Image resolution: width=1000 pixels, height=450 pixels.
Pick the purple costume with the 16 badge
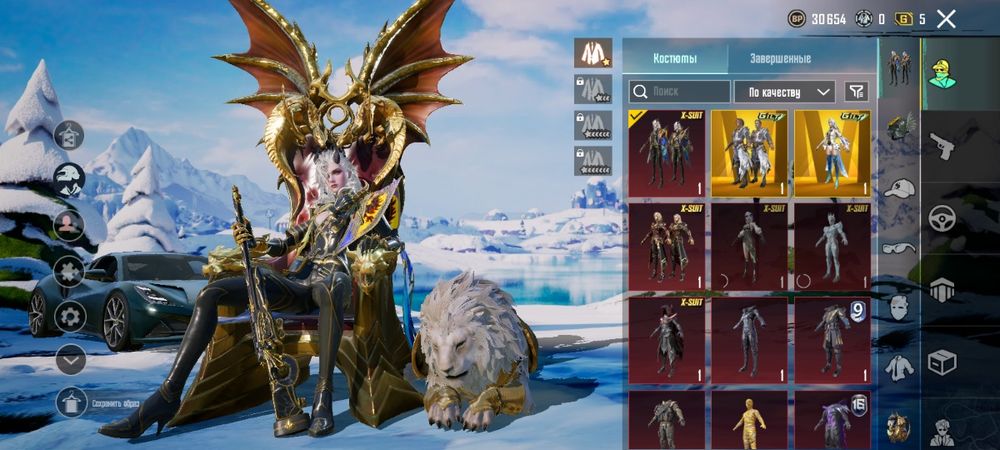coord(832,420)
